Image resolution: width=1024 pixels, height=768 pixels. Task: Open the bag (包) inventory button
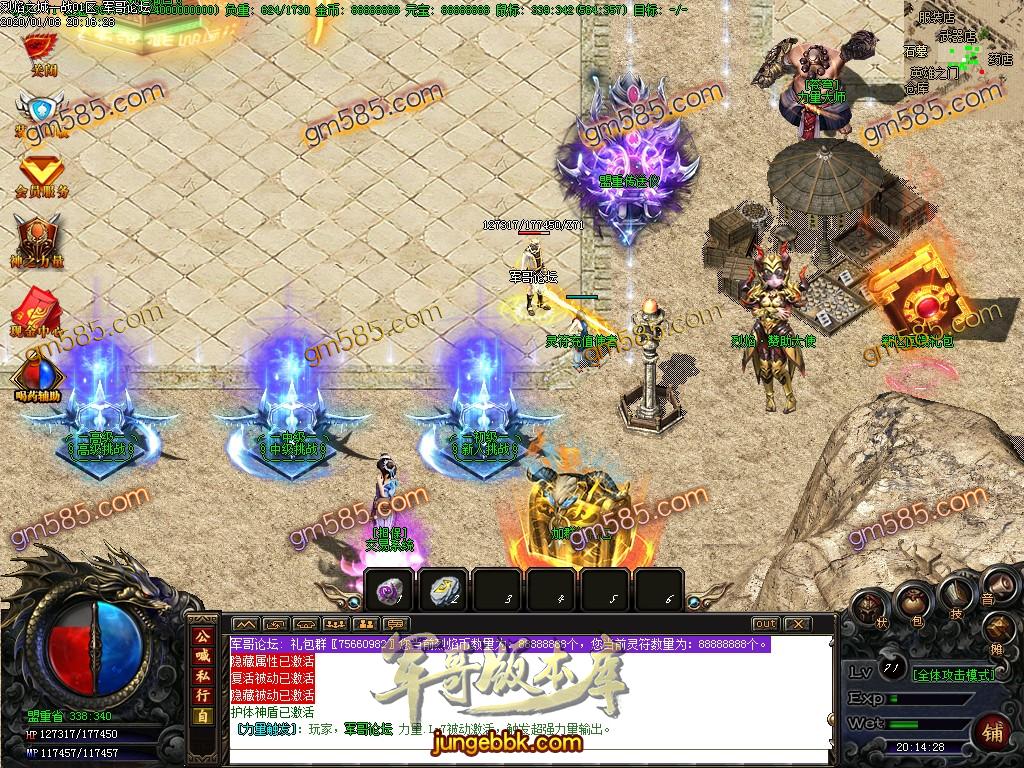pyautogui.click(x=914, y=600)
